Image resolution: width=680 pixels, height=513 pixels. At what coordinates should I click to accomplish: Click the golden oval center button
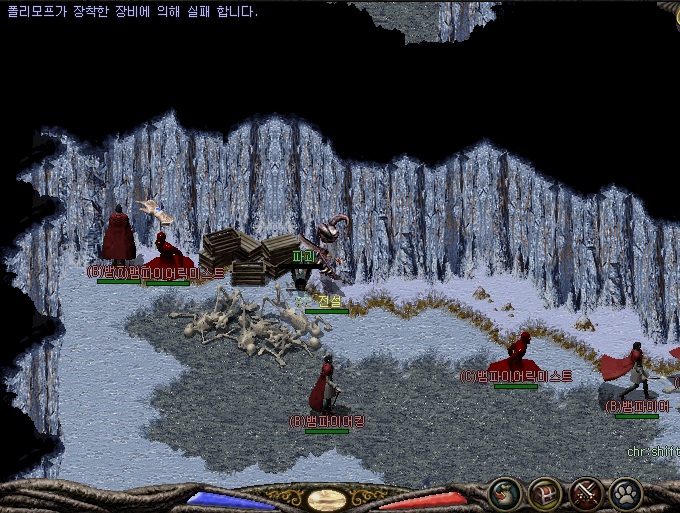coord(327,500)
